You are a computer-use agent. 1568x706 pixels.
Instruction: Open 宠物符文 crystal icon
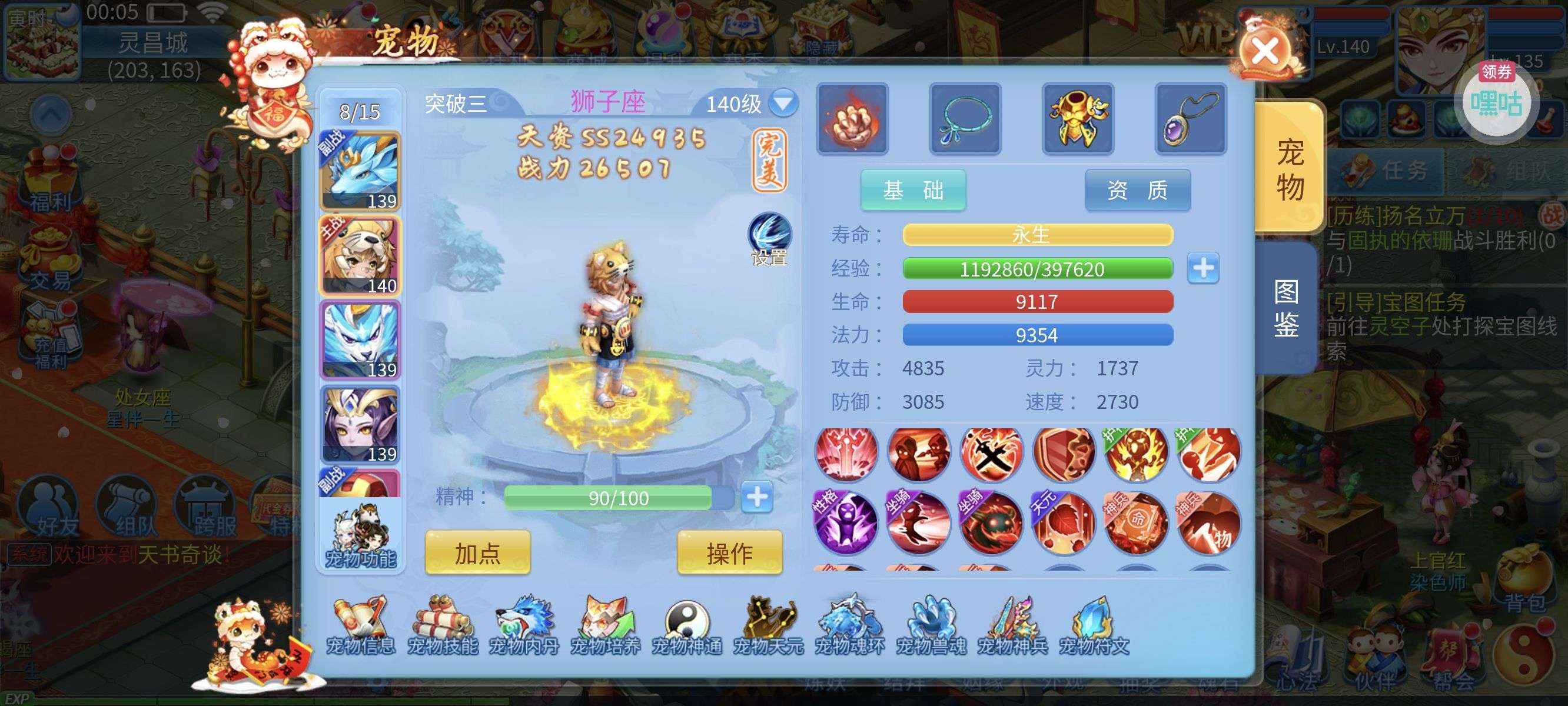(1094, 625)
